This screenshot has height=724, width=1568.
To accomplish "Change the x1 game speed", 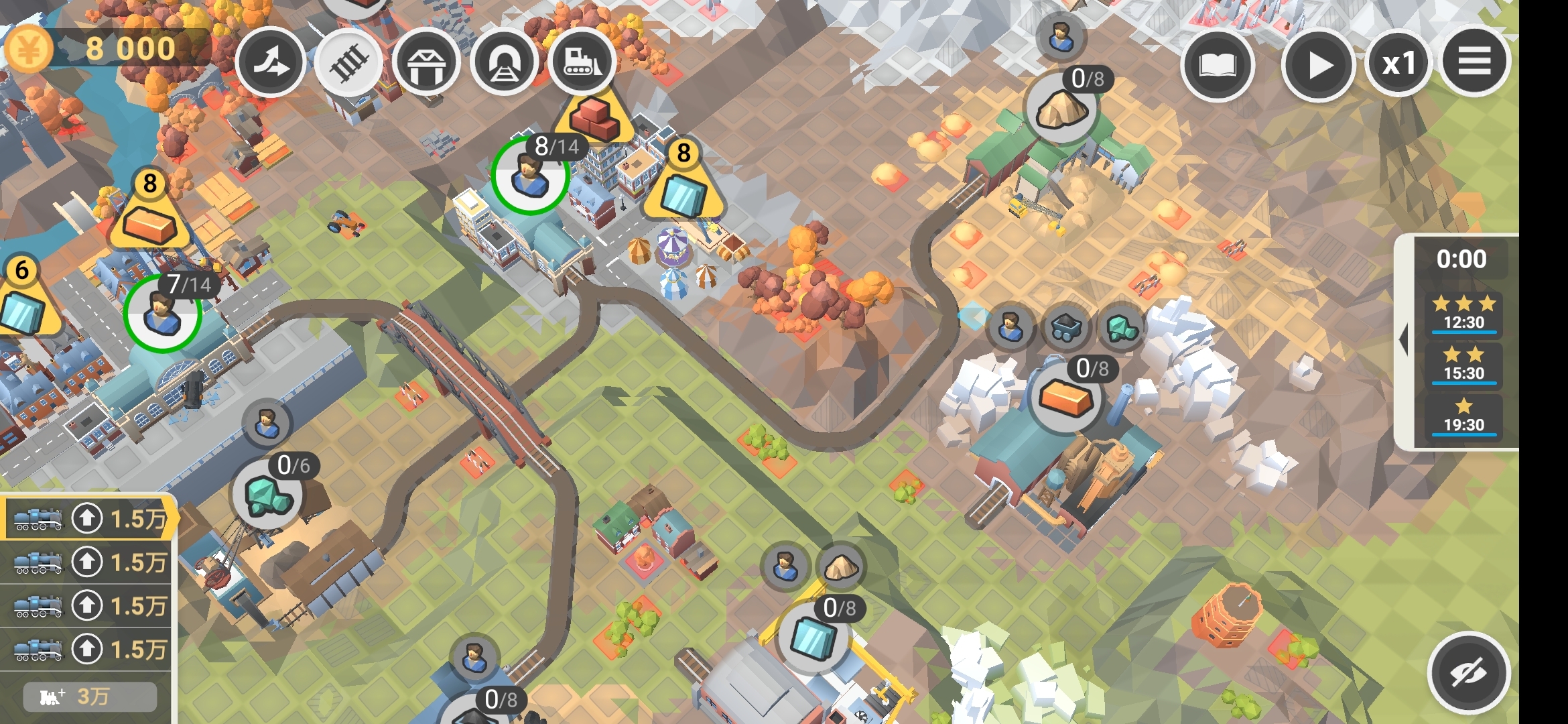I will coord(1399,64).
